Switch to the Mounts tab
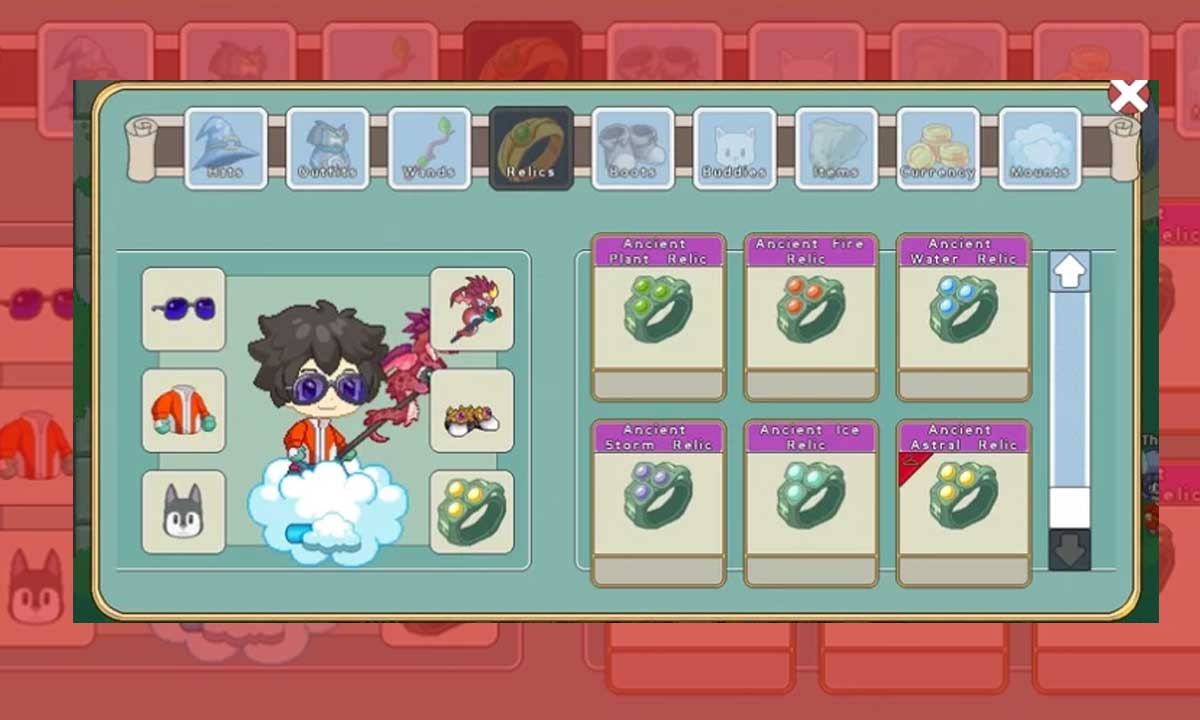Image resolution: width=1200 pixels, height=720 pixels. tap(1040, 148)
